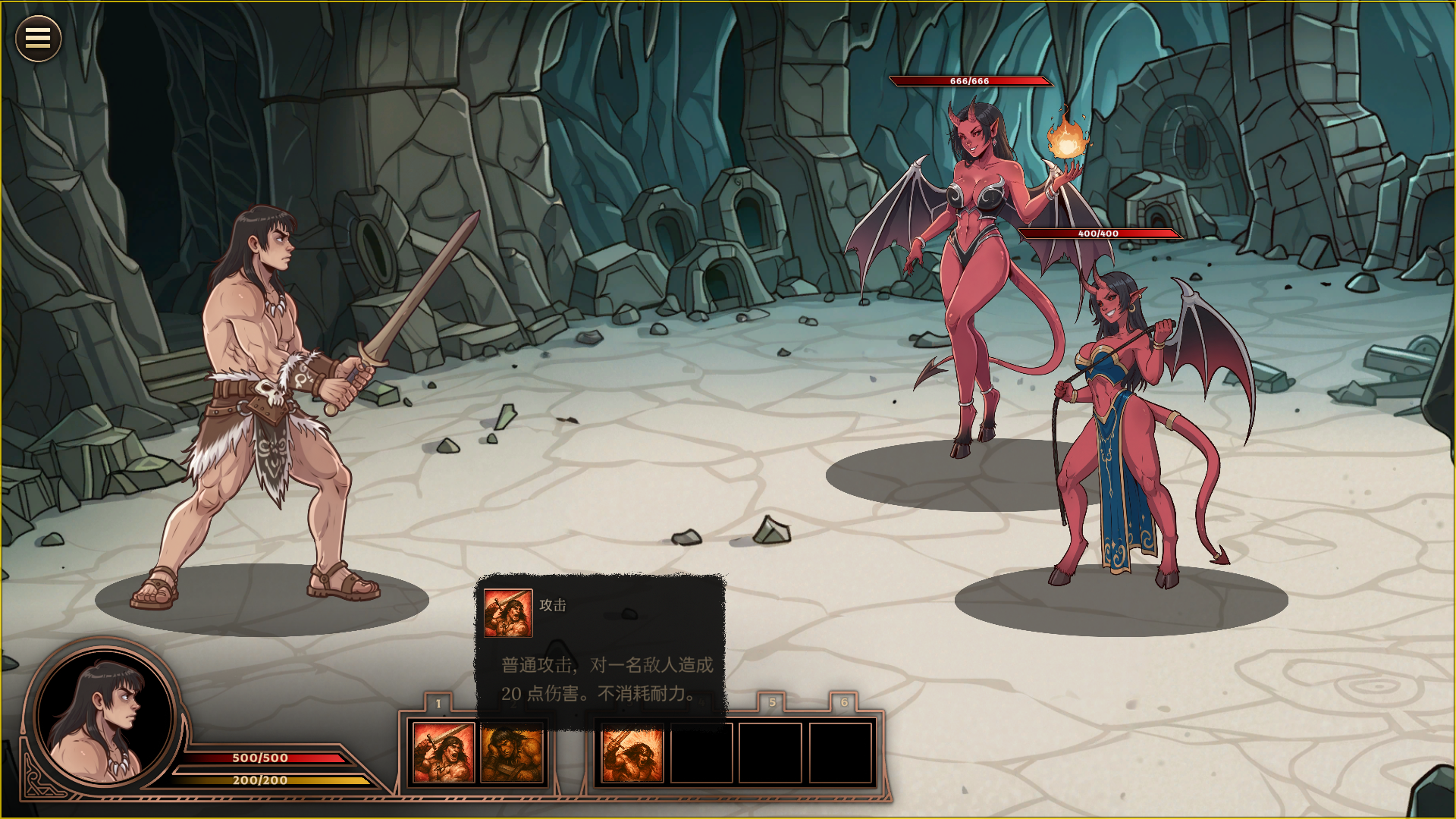Activate the downward sword strike skill in slot 3
The width and height of the screenshot is (1456, 819).
[x=632, y=752]
